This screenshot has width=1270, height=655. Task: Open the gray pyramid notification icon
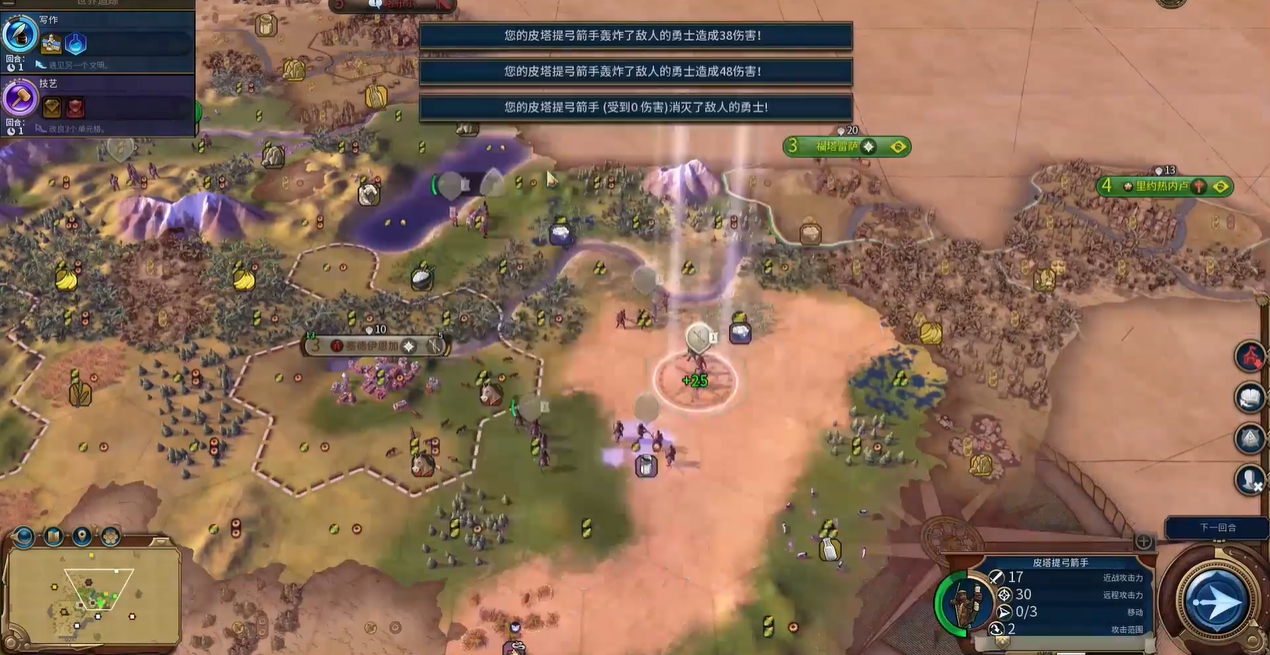(1250, 439)
